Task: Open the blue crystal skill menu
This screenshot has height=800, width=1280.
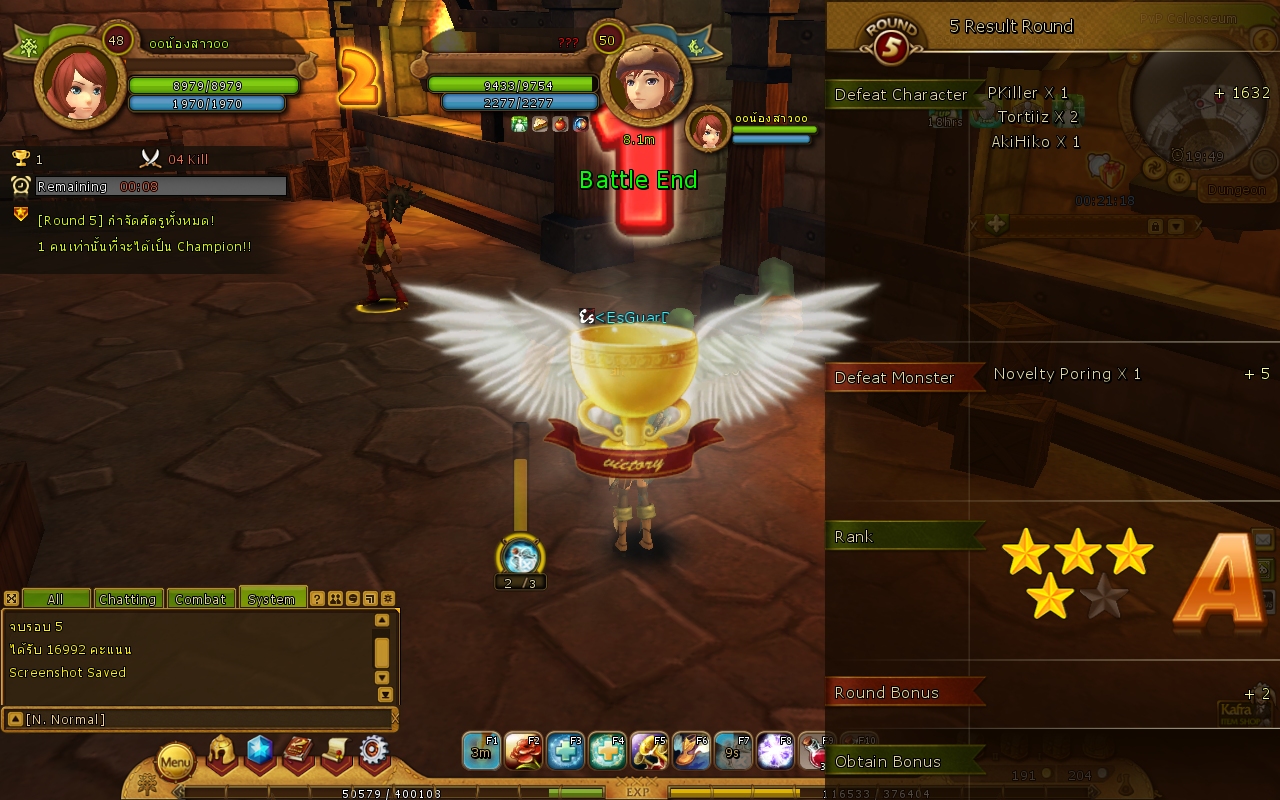Action: pyautogui.click(x=260, y=752)
